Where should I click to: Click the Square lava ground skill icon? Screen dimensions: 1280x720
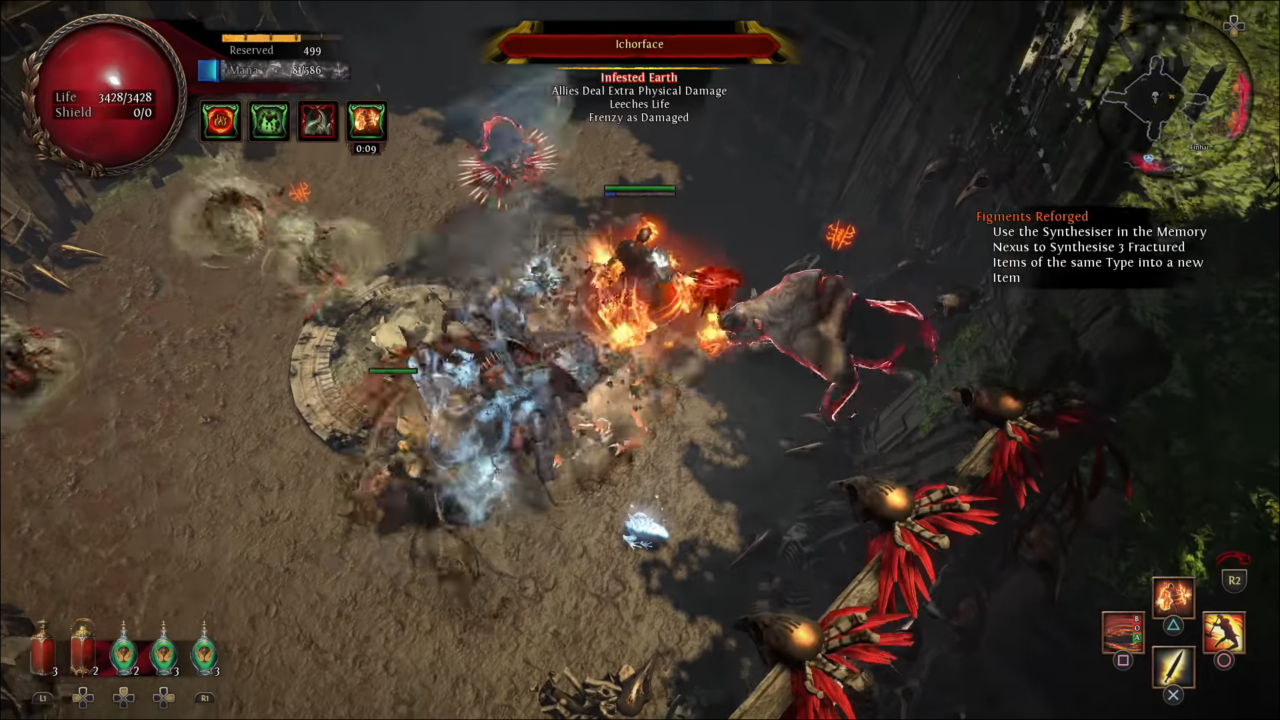pos(1122,632)
